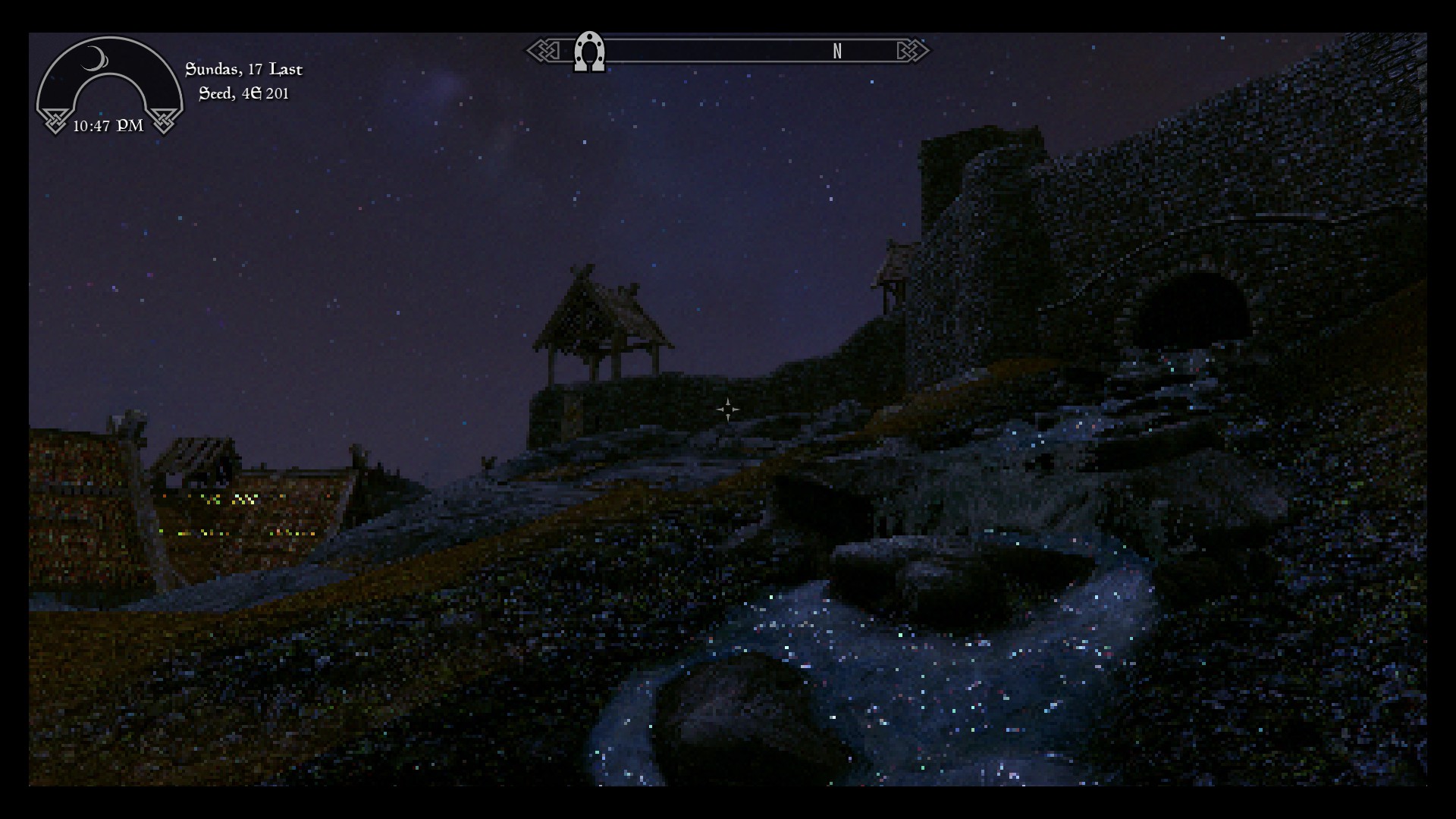Click the horseshoe stable marker on the compass
Viewport: 1456px width, 819px height.
589,52
